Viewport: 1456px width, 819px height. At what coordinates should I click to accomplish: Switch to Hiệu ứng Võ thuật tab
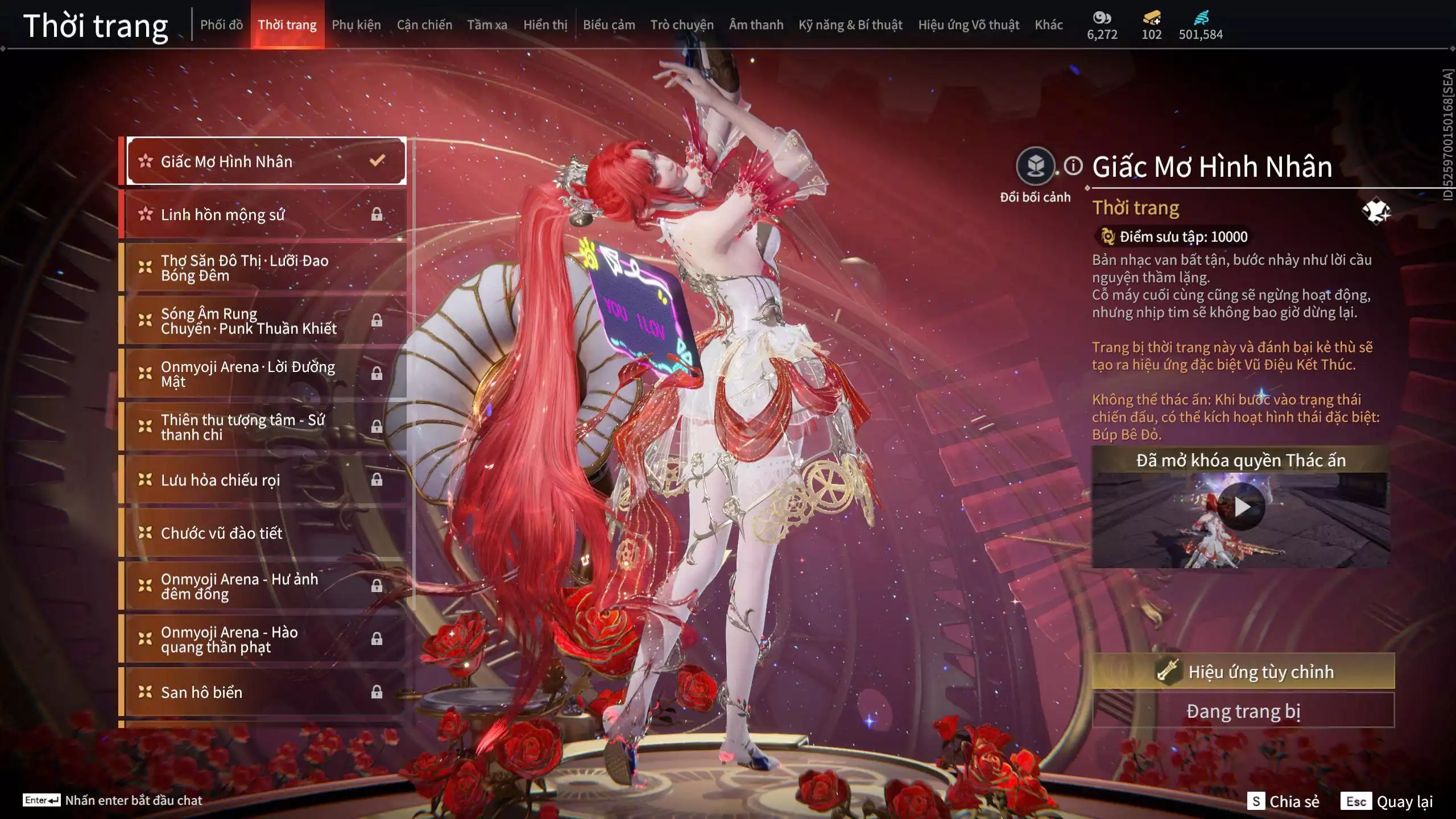coord(968,25)
